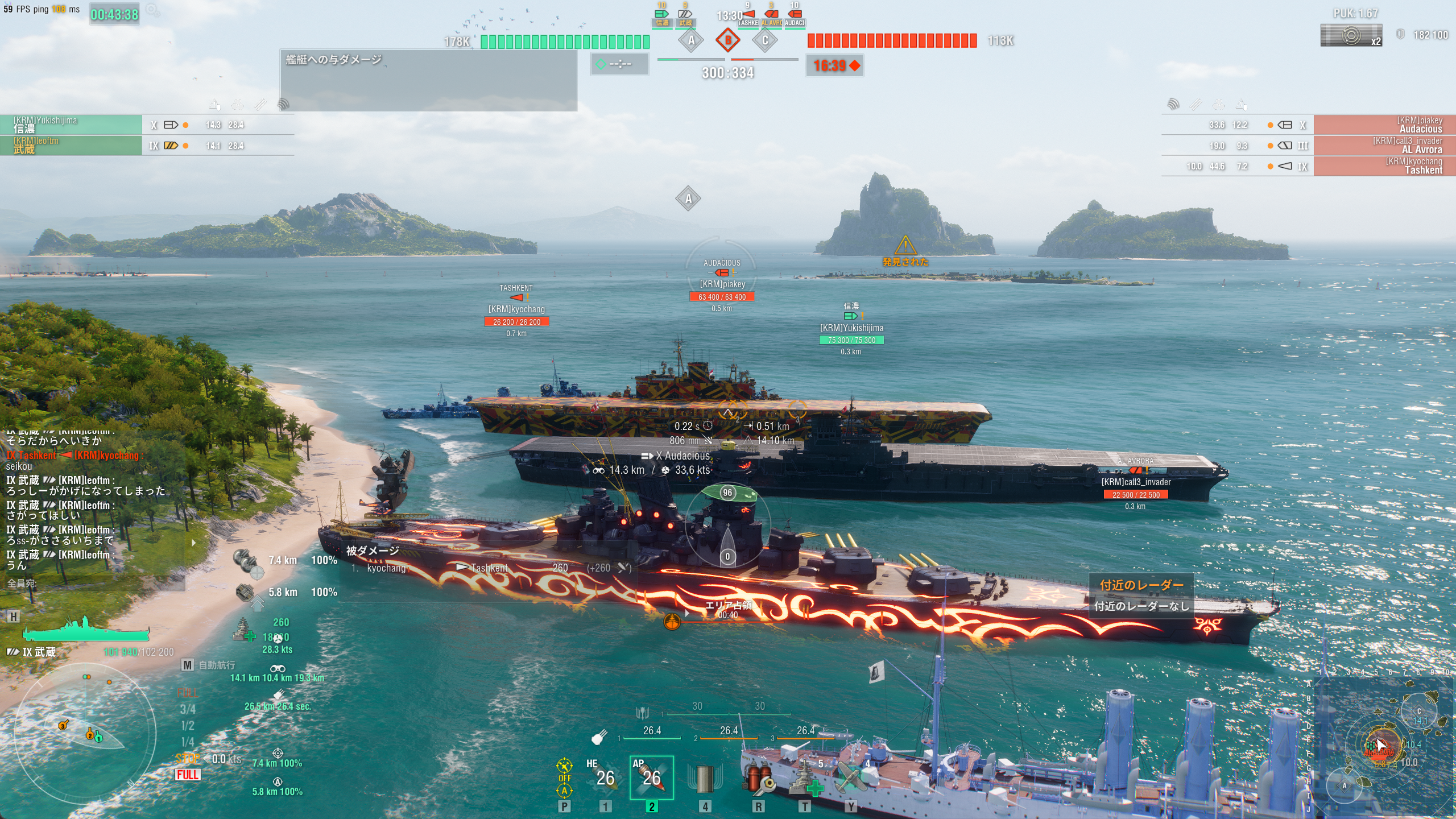This screenshot has width=1456, height=819.
Task: Click the 艦艇への与ダメージ damage panel
Action: coord(428,80)
